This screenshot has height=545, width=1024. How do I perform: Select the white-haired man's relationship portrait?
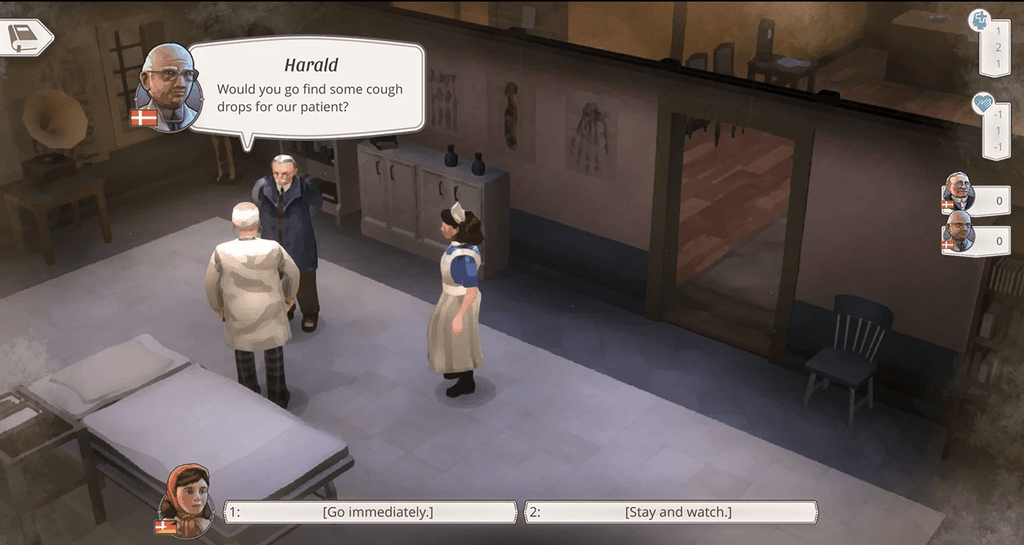point(958,193)
